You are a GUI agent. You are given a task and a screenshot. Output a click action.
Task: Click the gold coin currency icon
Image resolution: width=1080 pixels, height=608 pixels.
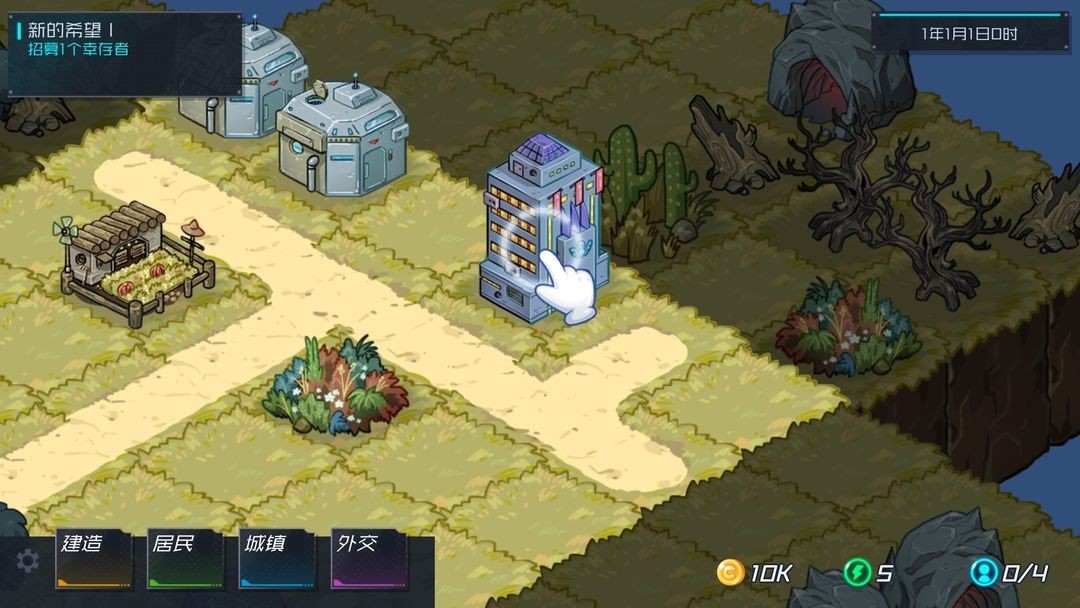tap(731, 573)
